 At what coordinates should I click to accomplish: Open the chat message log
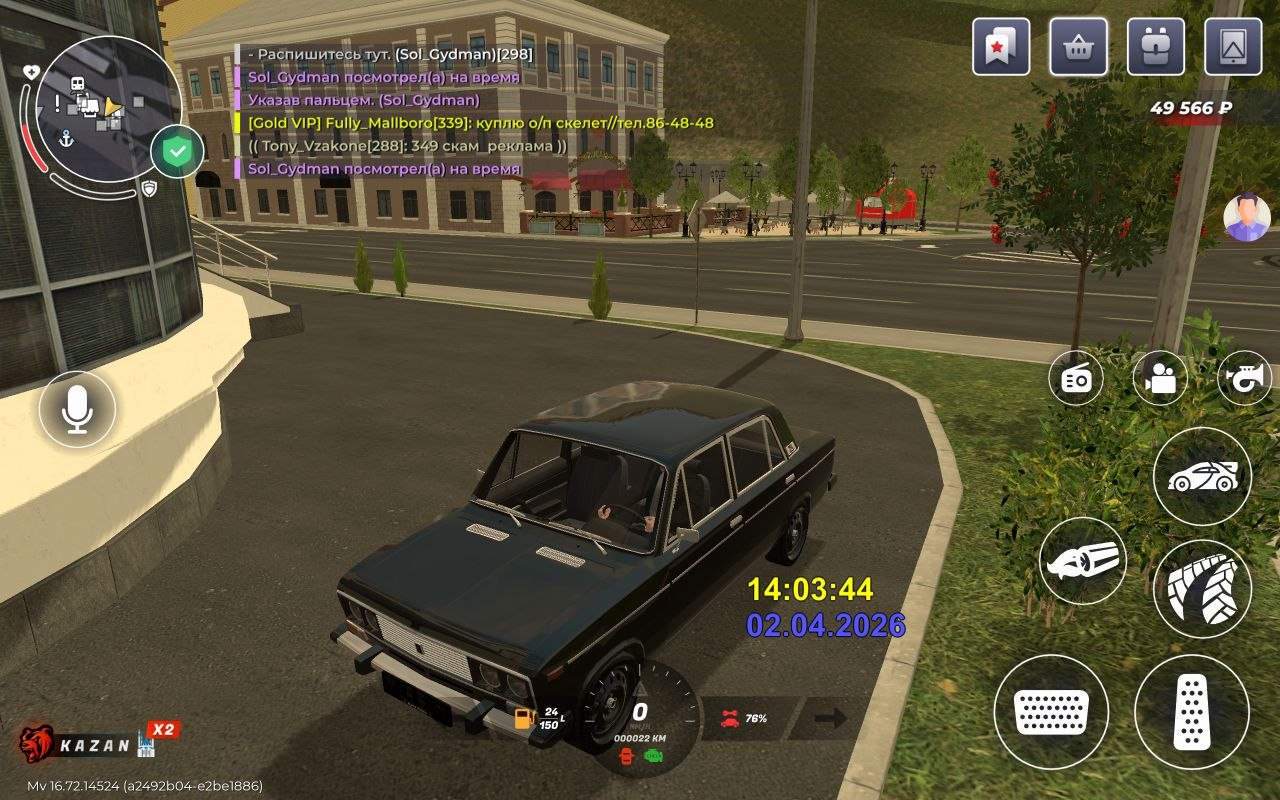[x=450, y=111]
